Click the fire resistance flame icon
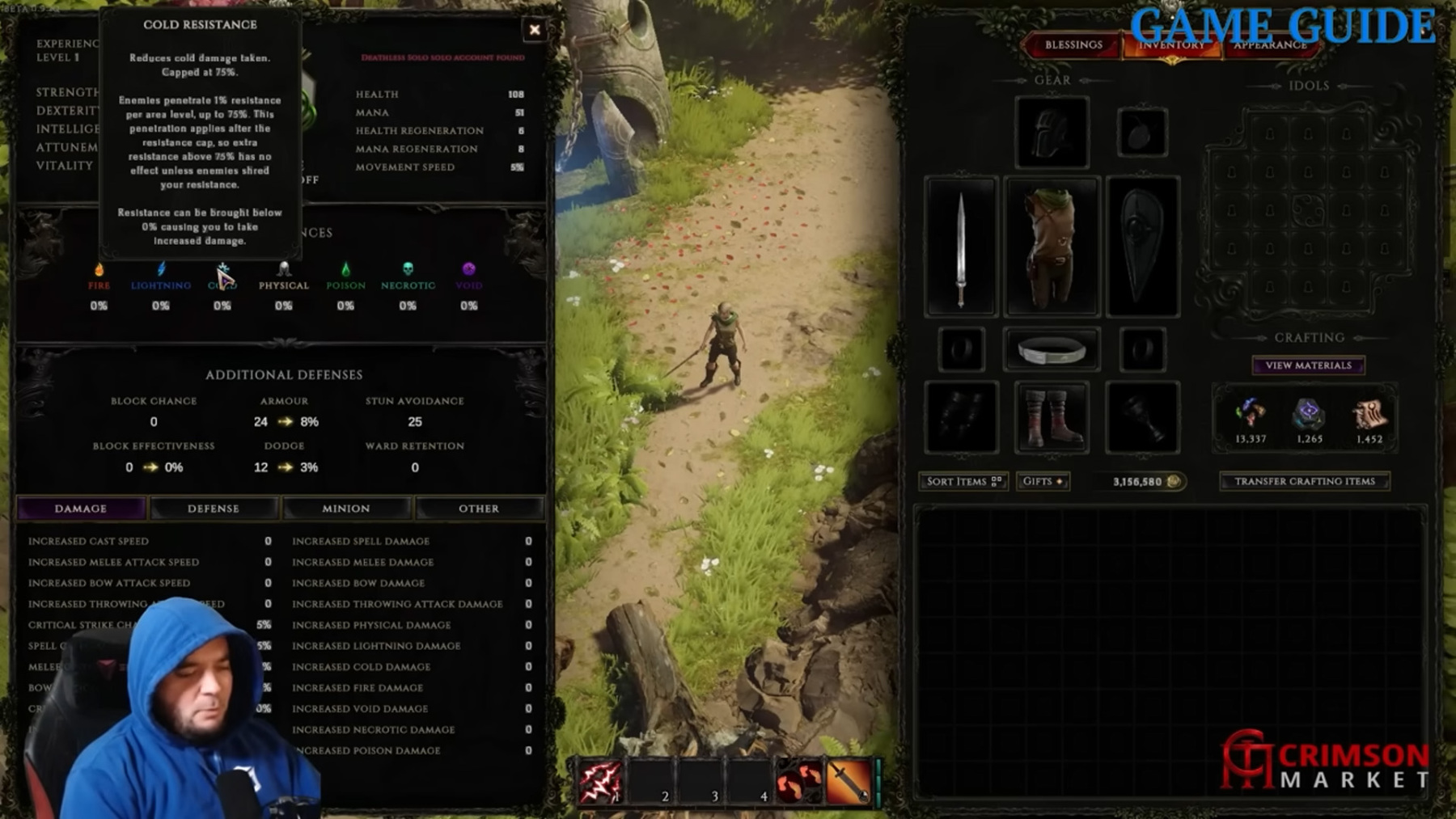 pyautogui.click(x=99, y=270)
